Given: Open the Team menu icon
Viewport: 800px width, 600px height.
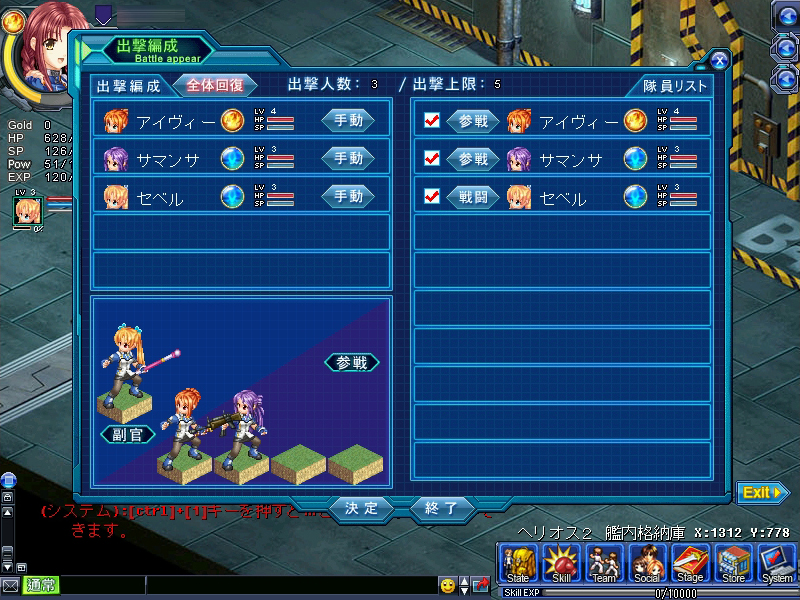Looking at the screenshot, I should 604,564.
